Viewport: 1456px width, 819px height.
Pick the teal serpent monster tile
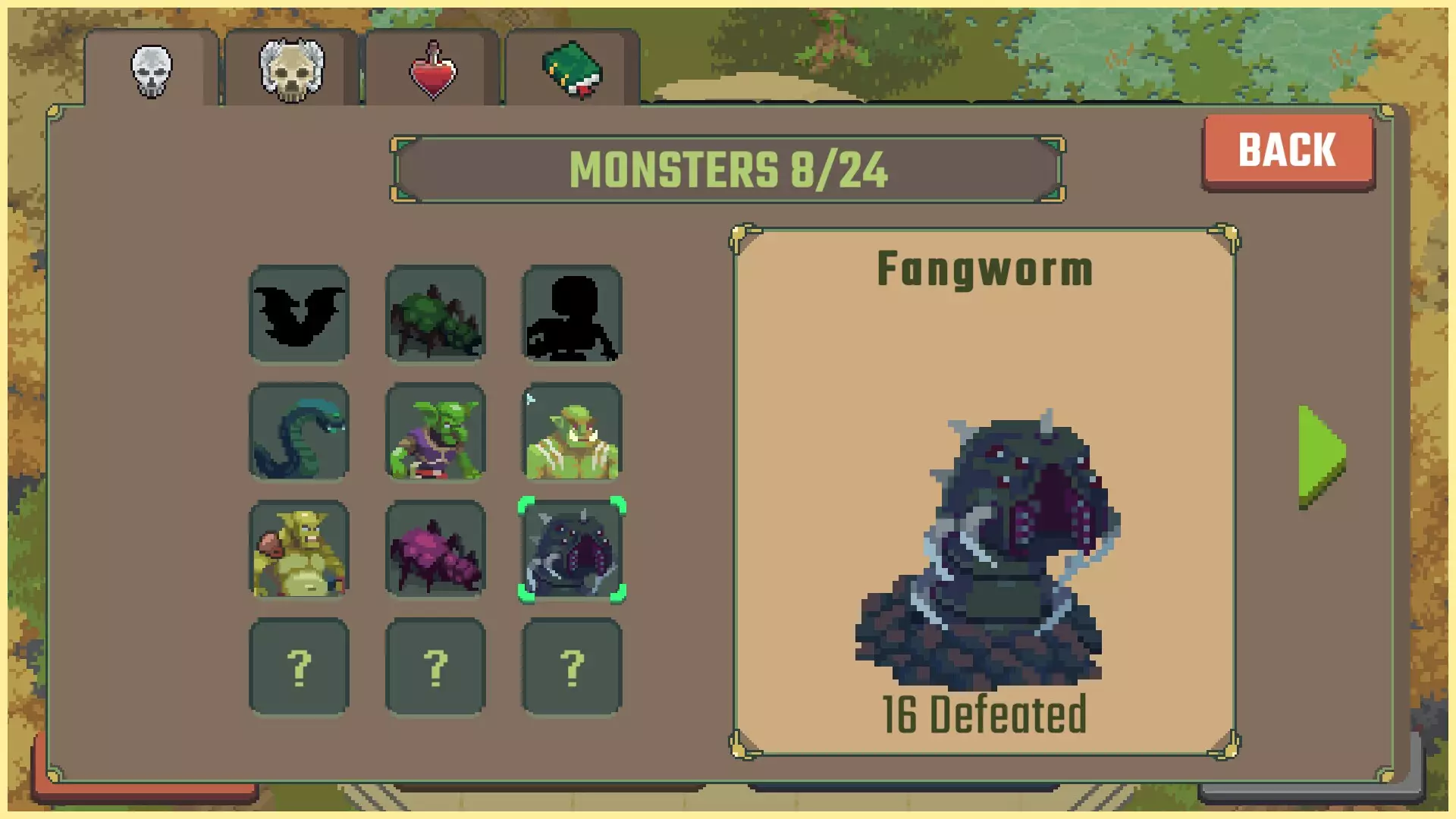[300, 431]
